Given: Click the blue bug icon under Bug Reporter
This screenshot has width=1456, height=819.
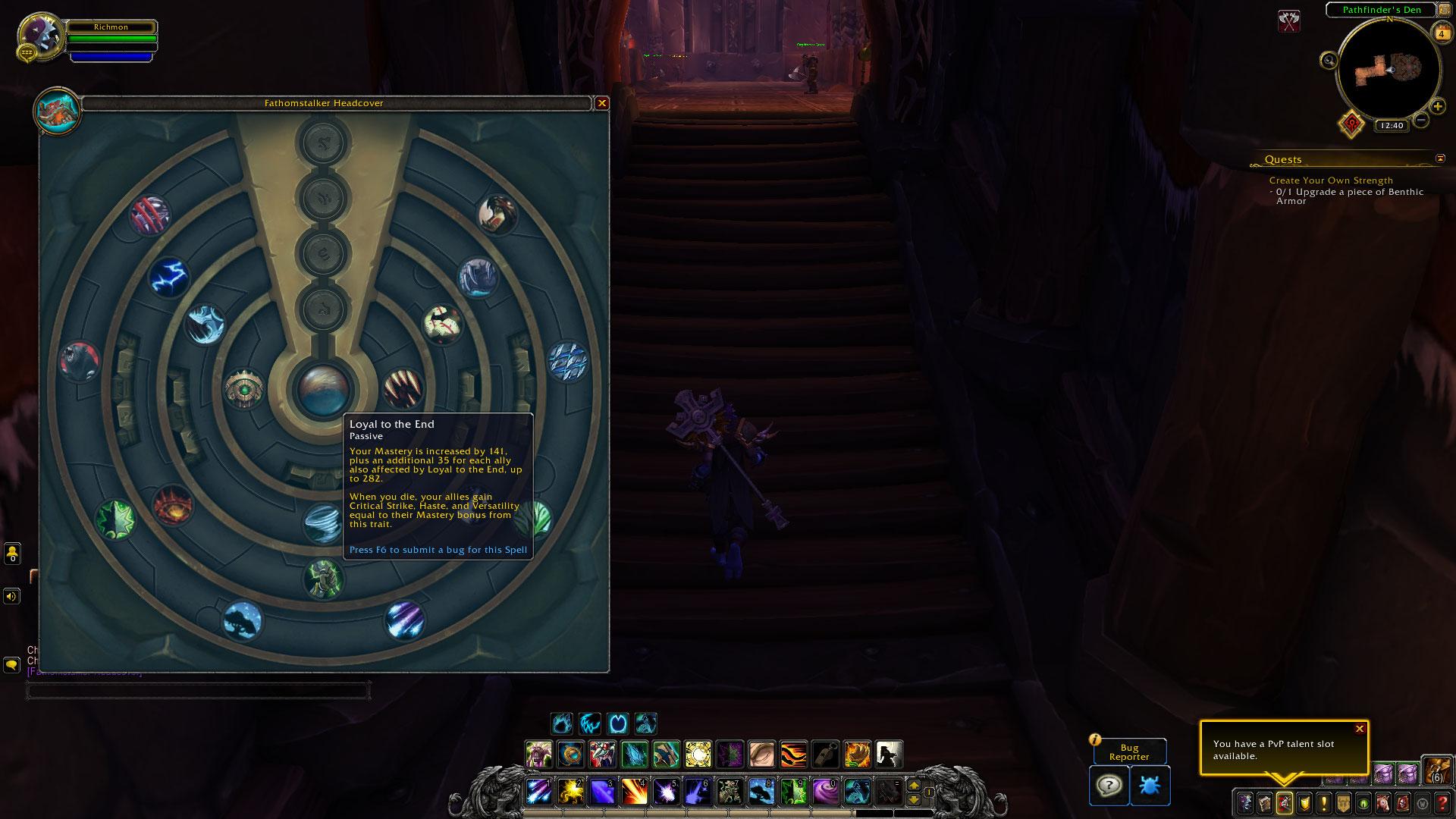Looking at the screenshot, I should click(1150, 786).
